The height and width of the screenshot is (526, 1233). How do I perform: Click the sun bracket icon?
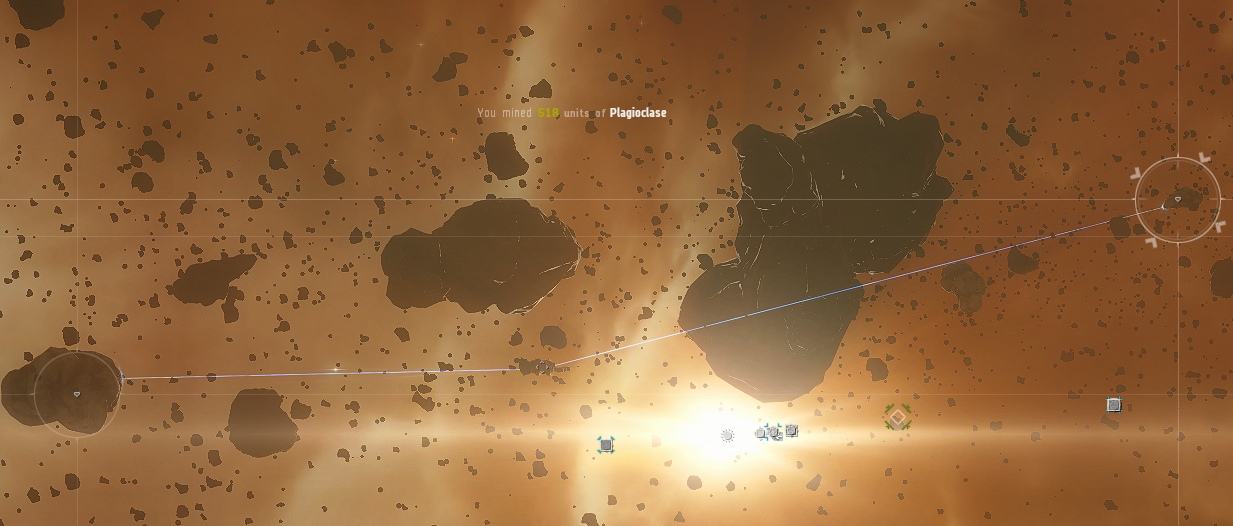(727, 435)
